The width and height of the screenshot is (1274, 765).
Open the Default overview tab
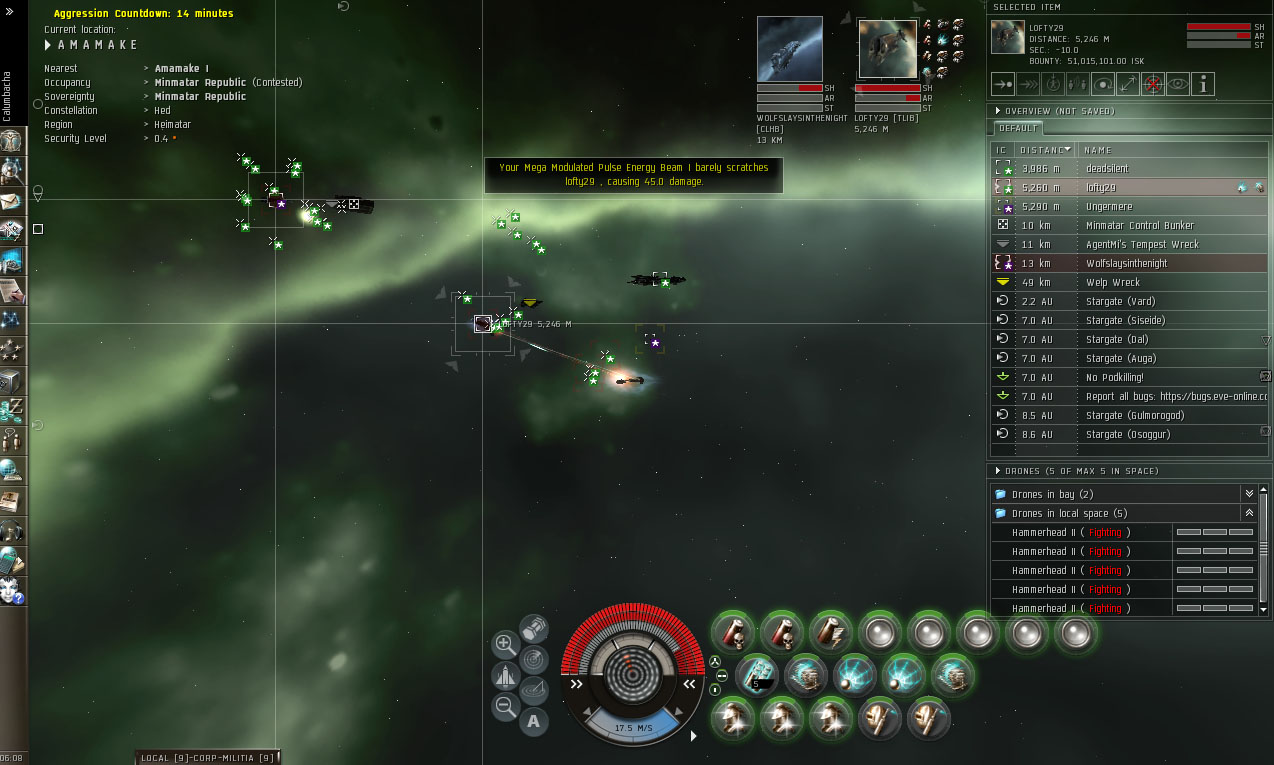pyautogui.click(x=1018, y=129)
